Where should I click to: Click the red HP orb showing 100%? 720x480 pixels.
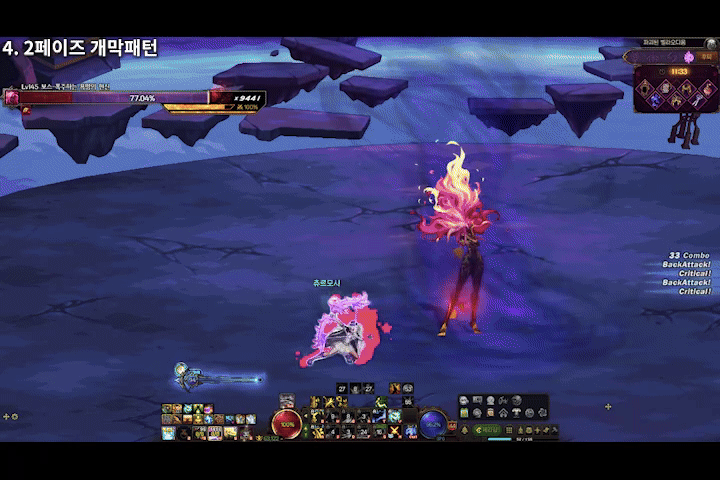click(x=287, y=423)
